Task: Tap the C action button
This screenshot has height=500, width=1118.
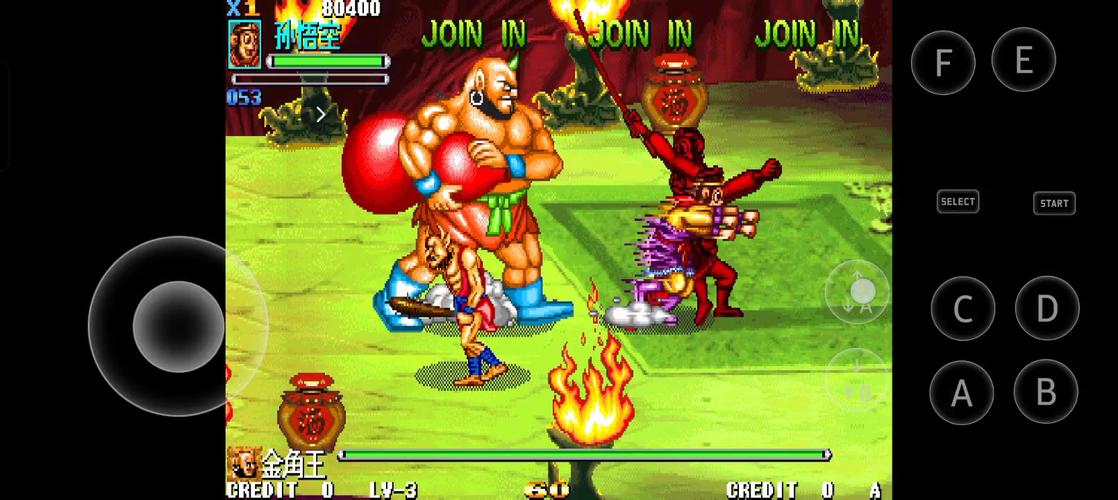Action: (962, 309)
